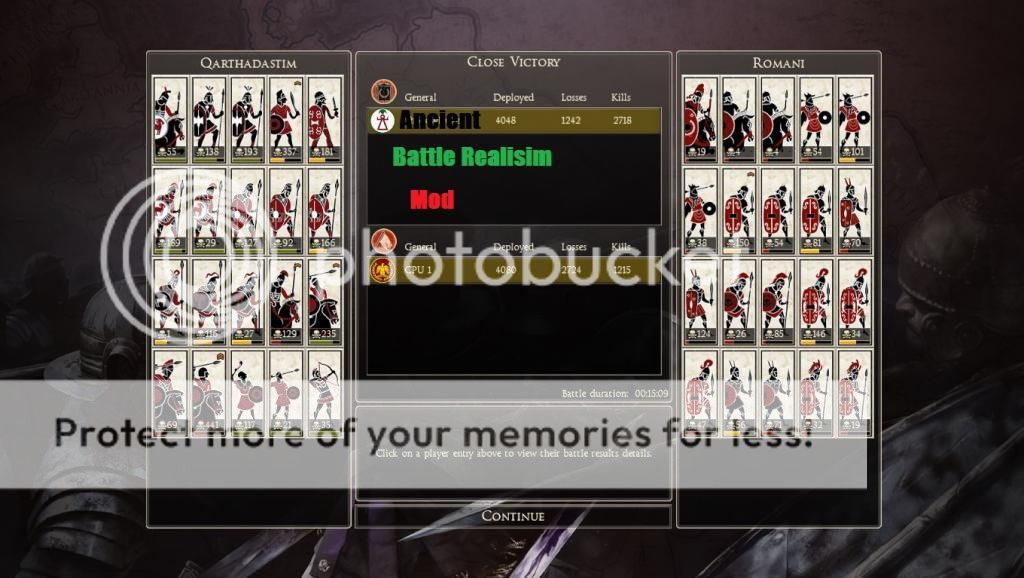Choose the Romani unit card showing 150 kills
The width and height of the screenshot is (1024, 578).
(x=738, y=209)
